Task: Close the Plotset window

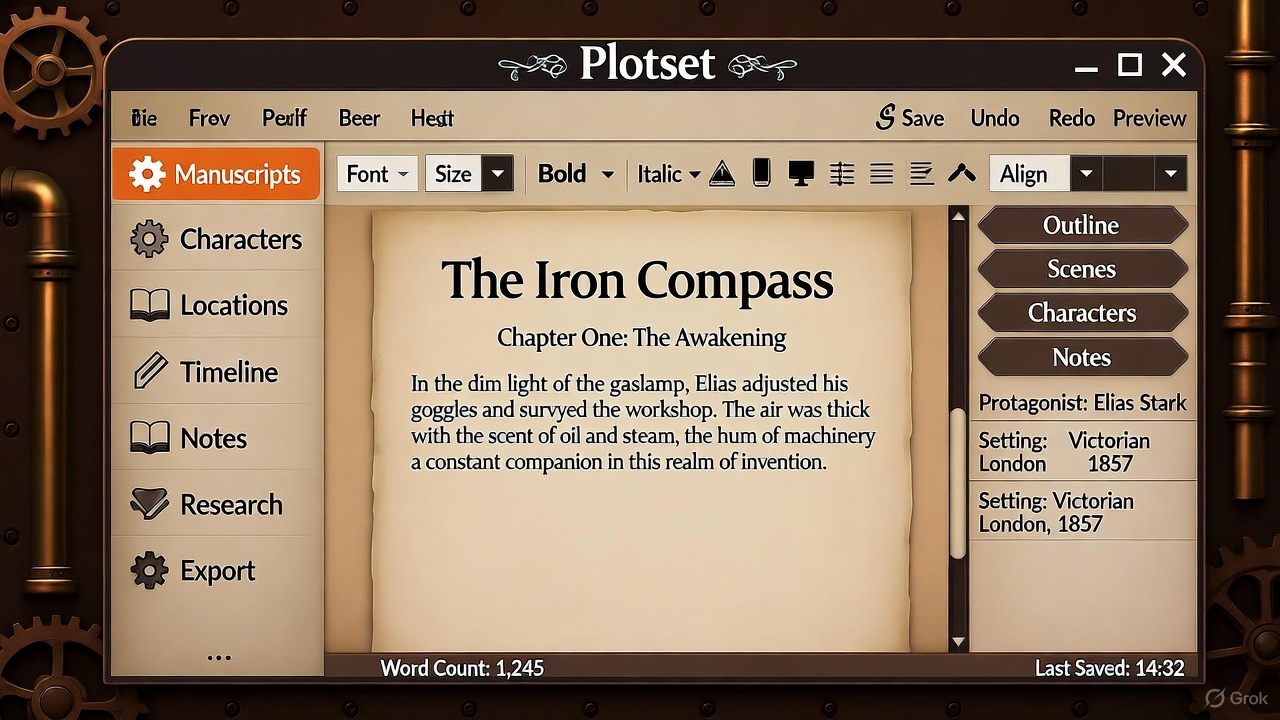Action: pos(1174,66)
